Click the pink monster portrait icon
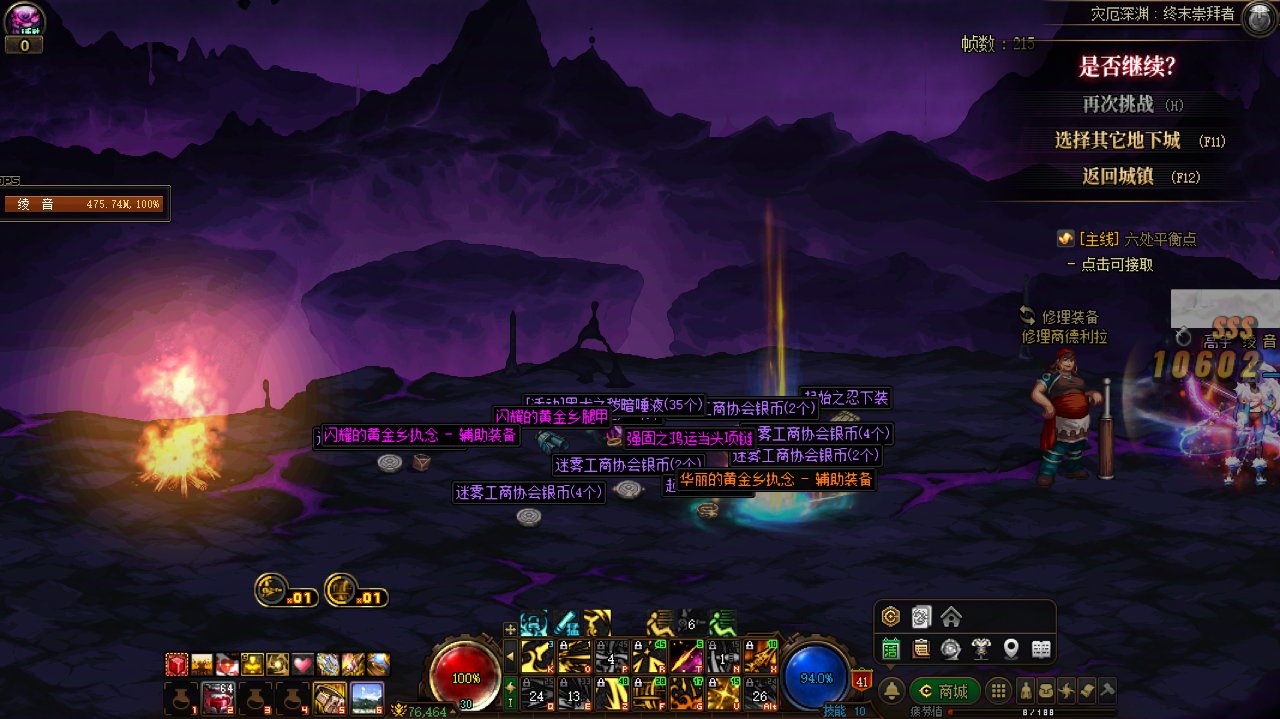 (x=24, y=20)
